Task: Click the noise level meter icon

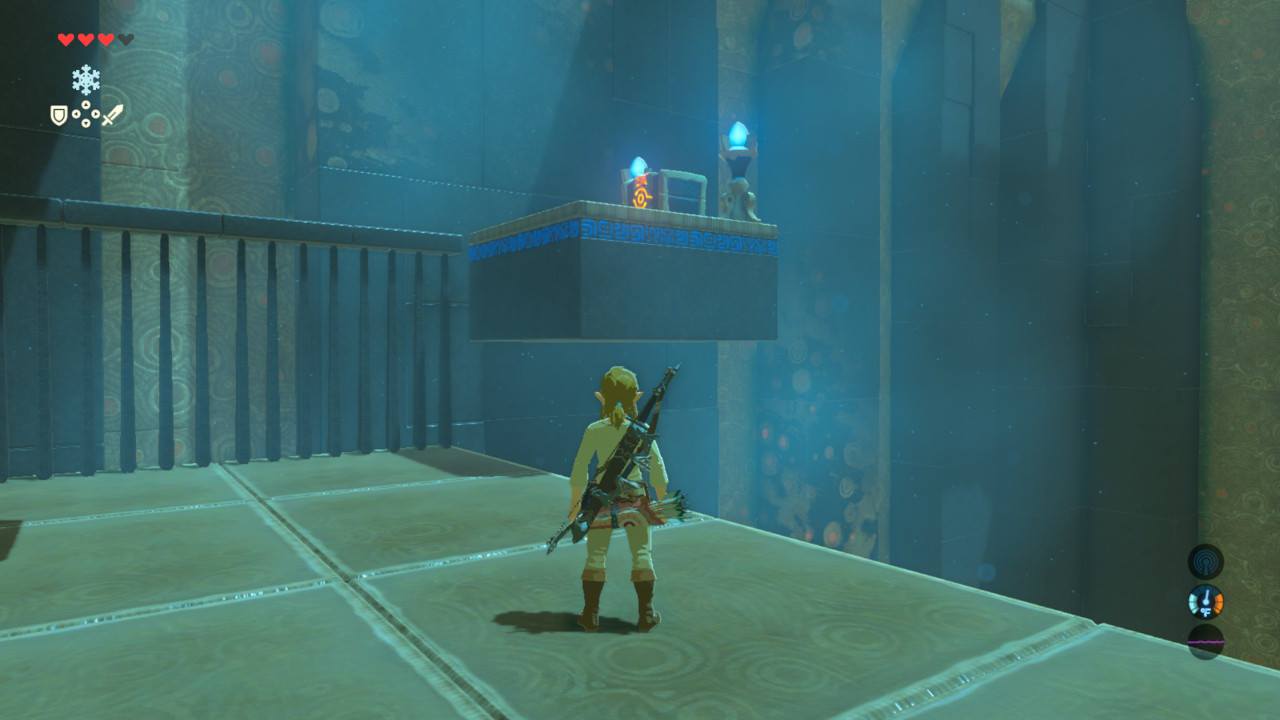Action: 1205,641
